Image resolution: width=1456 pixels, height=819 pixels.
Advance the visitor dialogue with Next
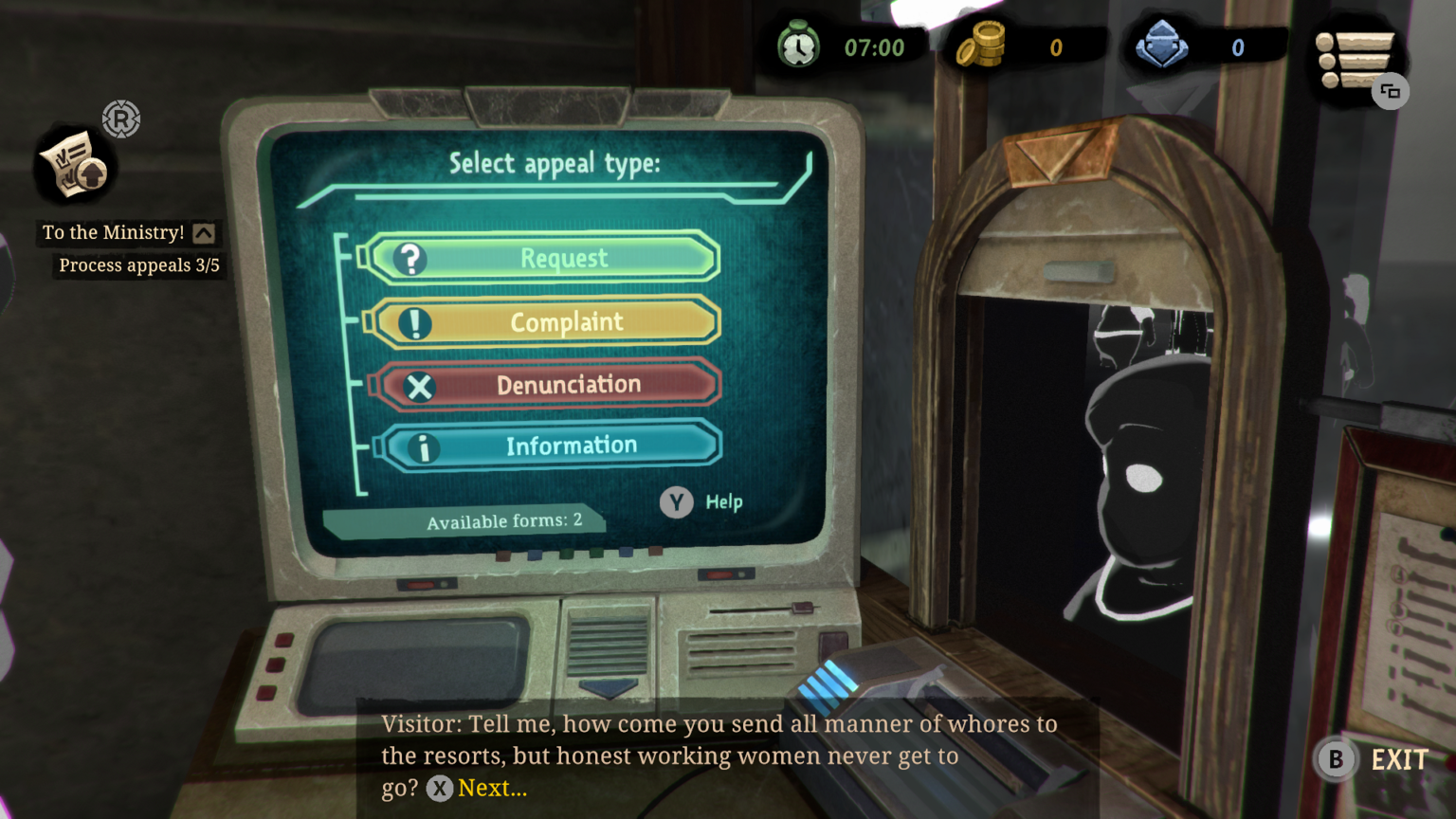click(x=477, y=789)
